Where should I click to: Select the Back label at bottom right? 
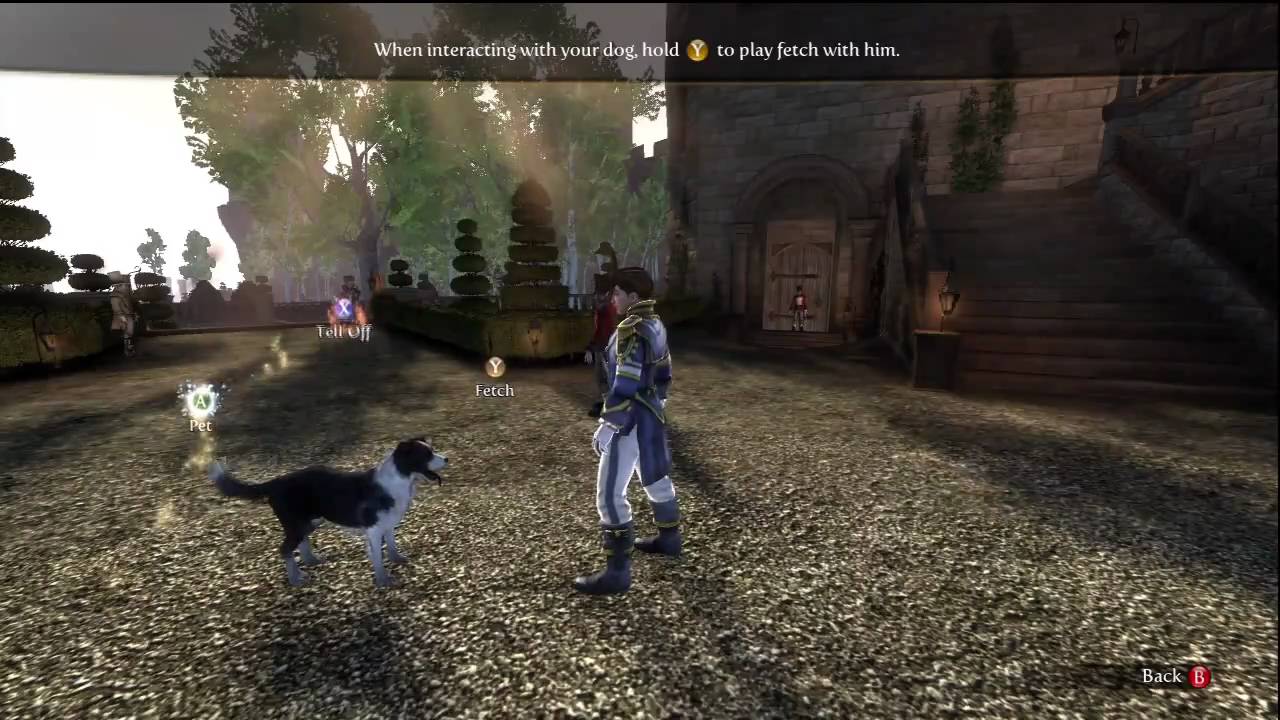tap(1163, 676)
